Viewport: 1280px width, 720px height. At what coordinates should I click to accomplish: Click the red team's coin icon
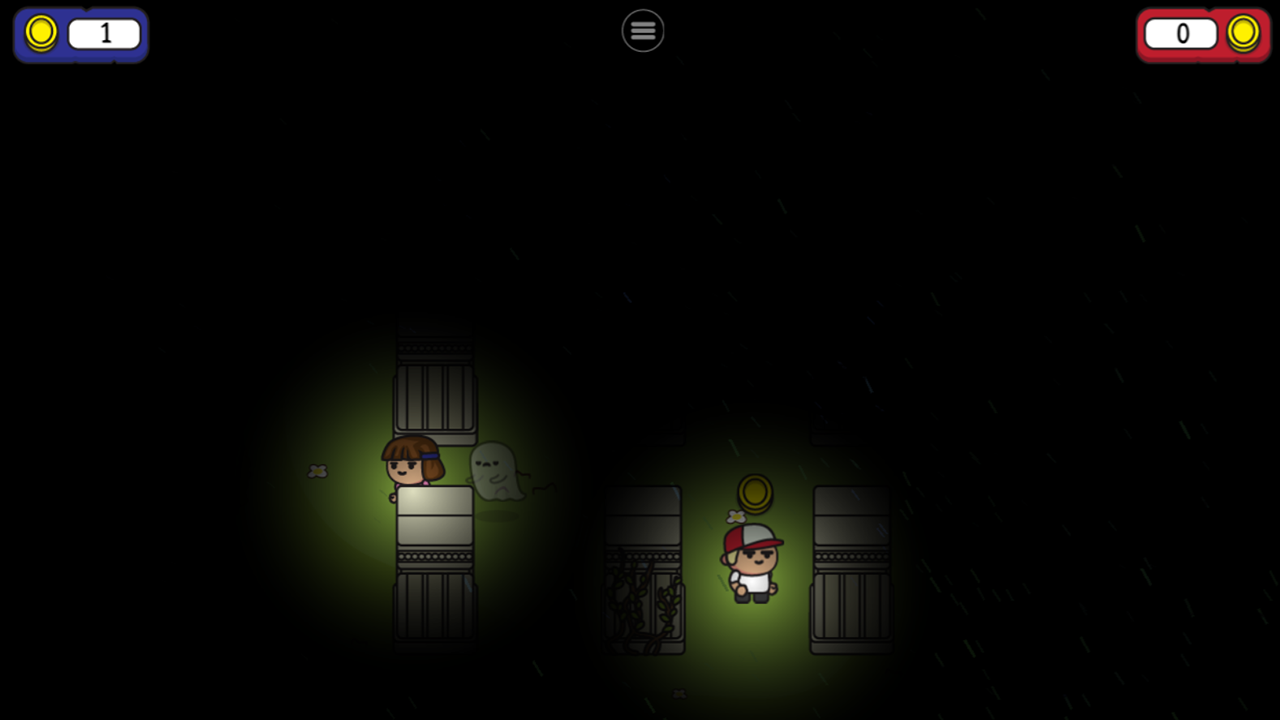[1243, 33]
